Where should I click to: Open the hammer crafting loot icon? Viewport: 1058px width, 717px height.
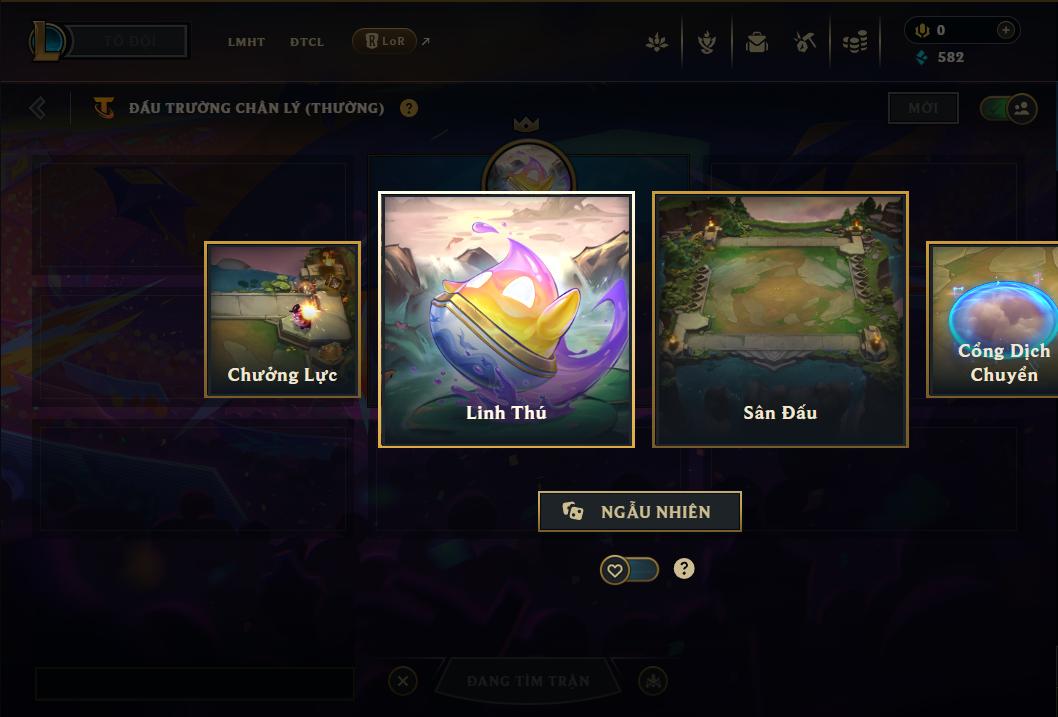tap(805, 42)
